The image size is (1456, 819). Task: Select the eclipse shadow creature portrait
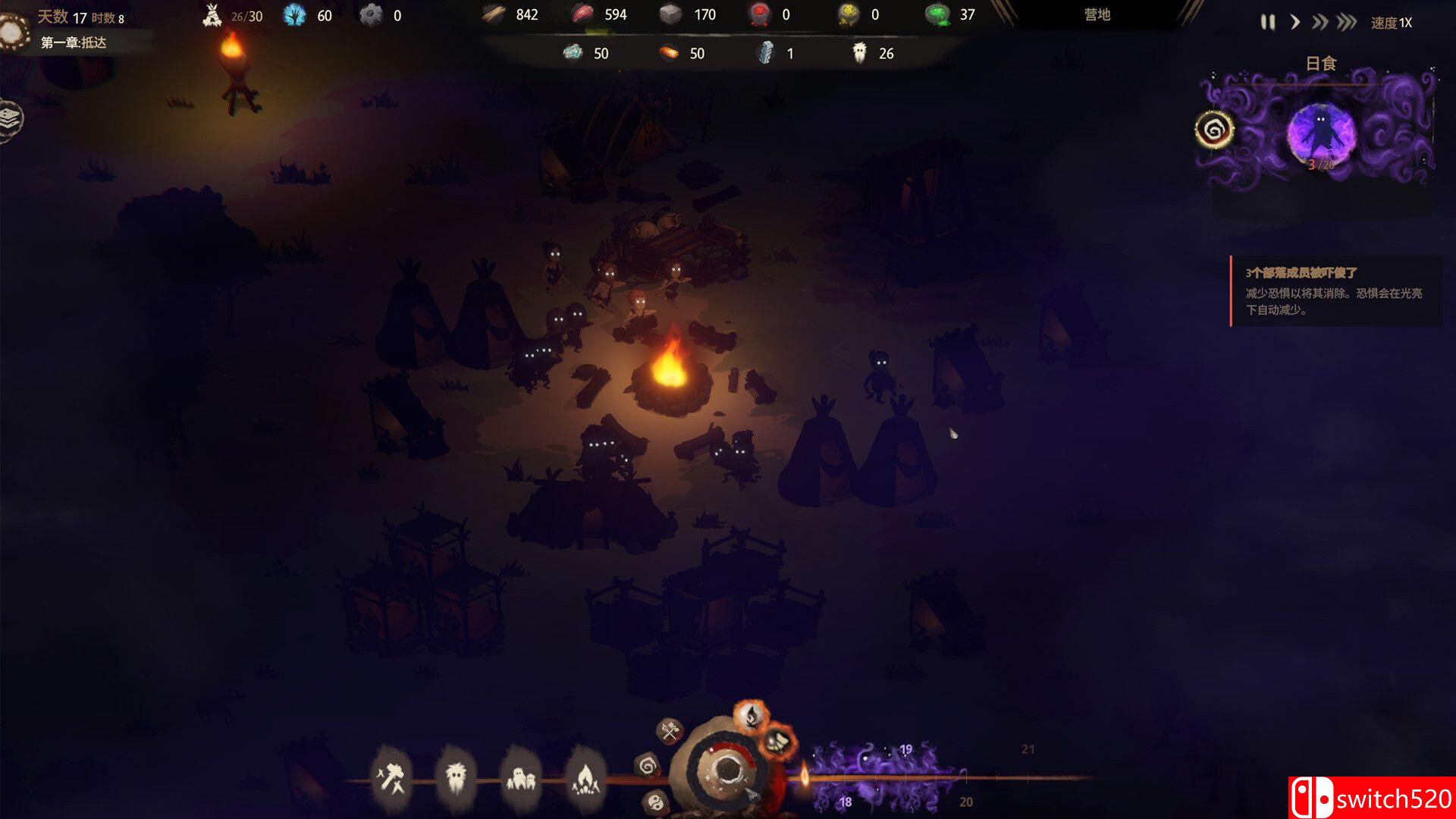click(x=1321, y=133)
